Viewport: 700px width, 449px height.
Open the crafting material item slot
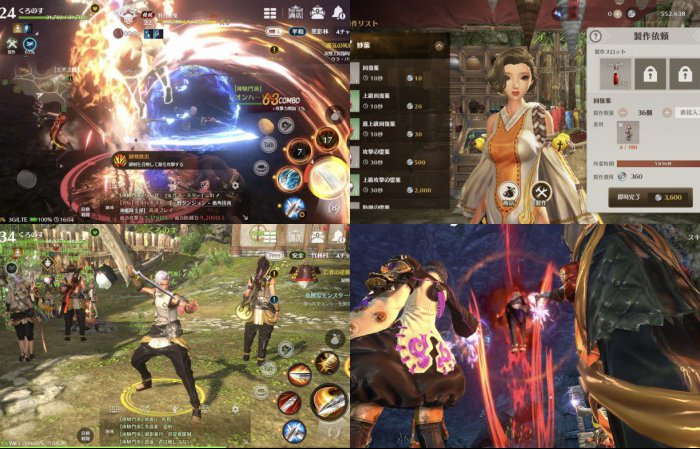[628, 134]
